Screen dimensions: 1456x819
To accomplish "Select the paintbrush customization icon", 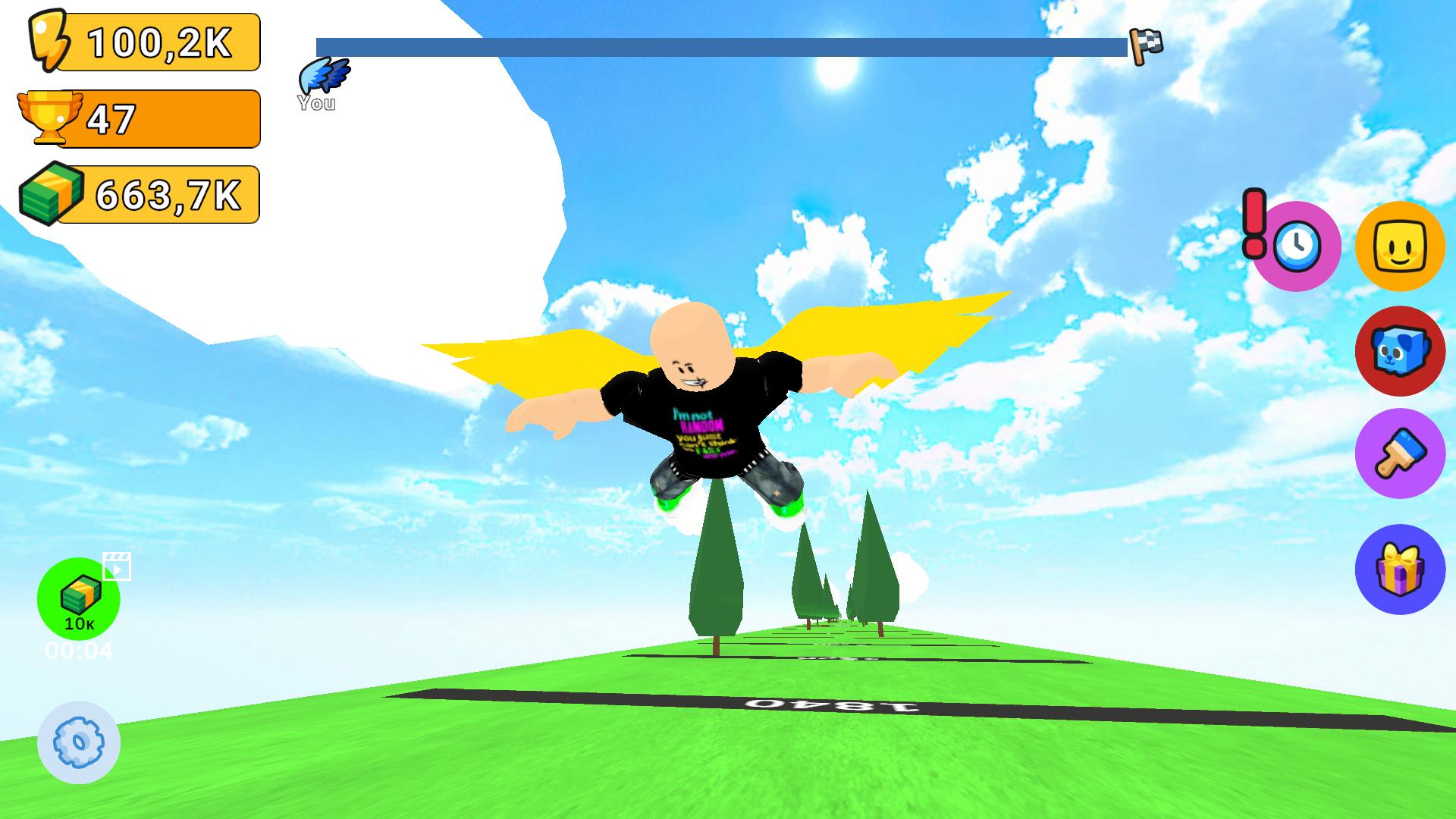I will pyautogui.click(x=1399, y=454).
